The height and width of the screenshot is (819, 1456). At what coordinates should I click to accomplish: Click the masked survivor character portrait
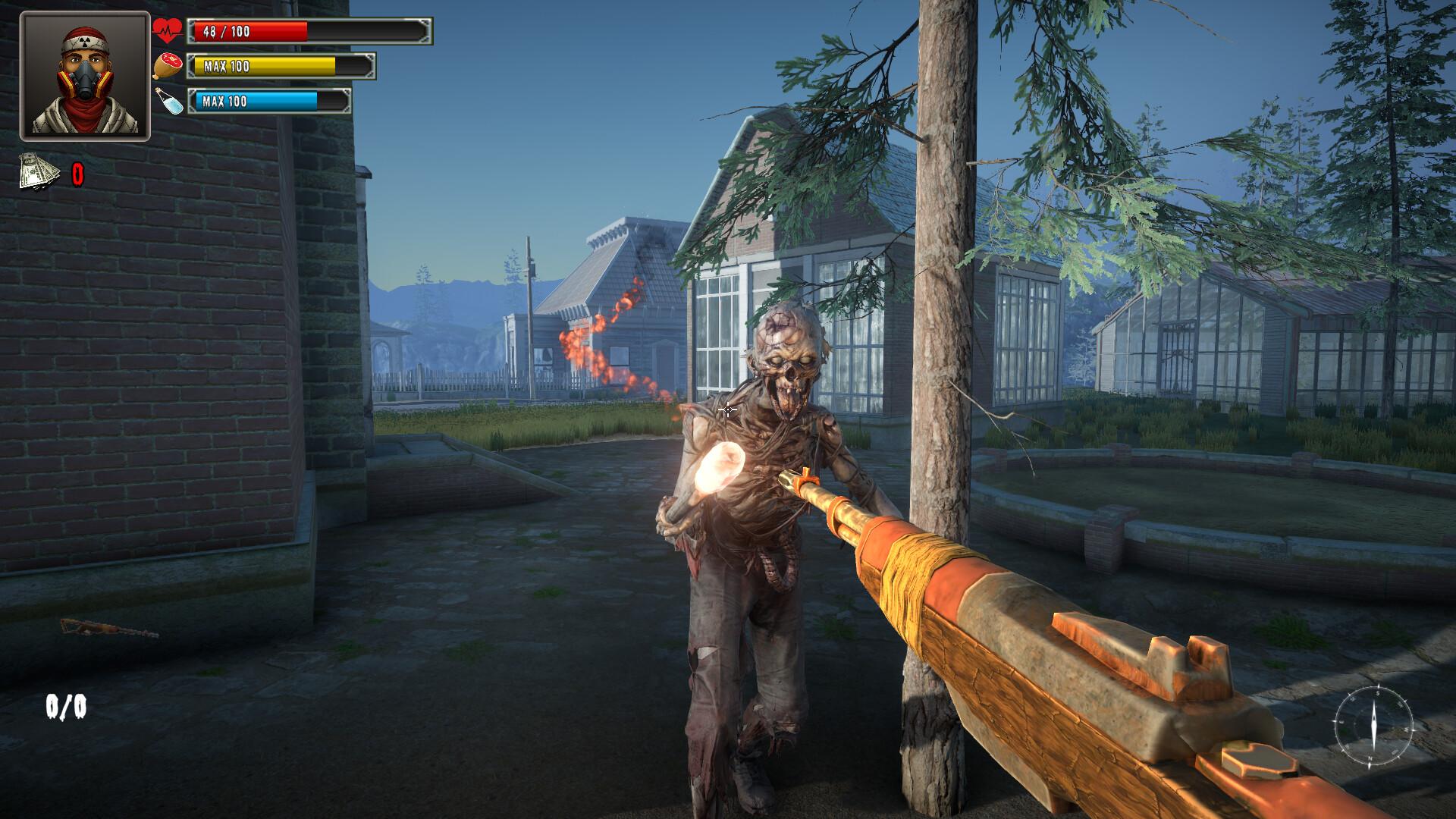point(85,76)
